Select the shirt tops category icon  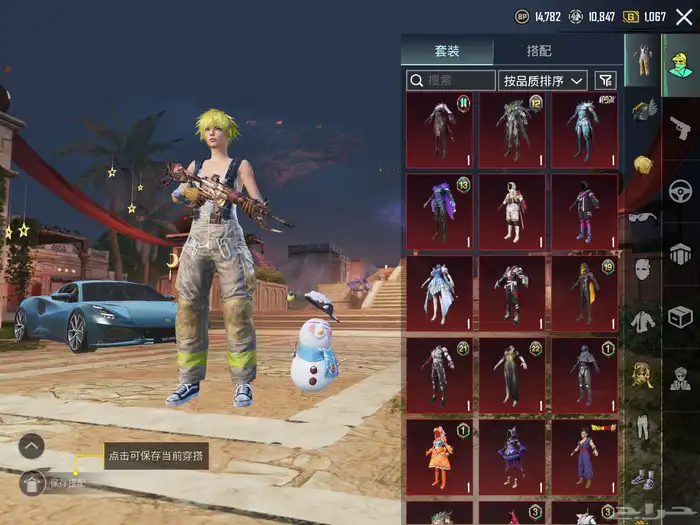click(642, 322)
